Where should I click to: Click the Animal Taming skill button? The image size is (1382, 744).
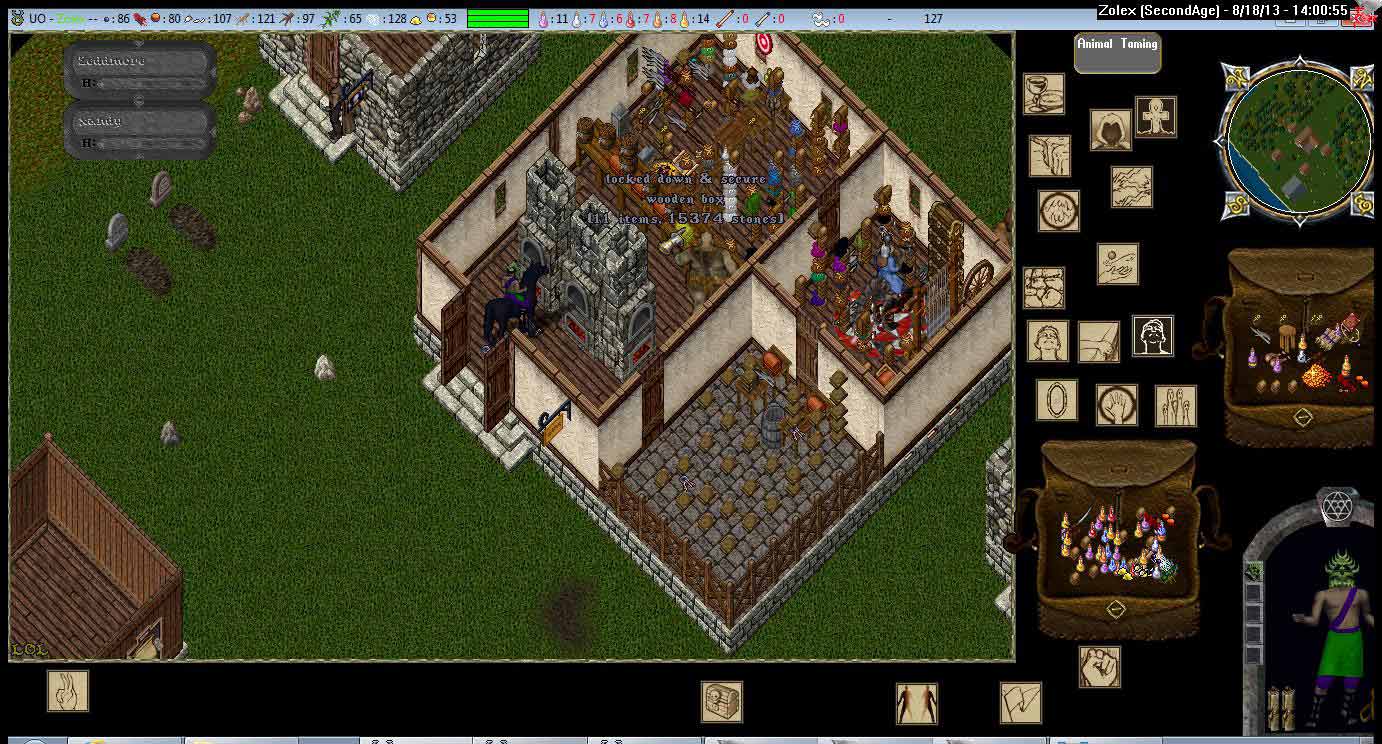tap(1117, 52)
